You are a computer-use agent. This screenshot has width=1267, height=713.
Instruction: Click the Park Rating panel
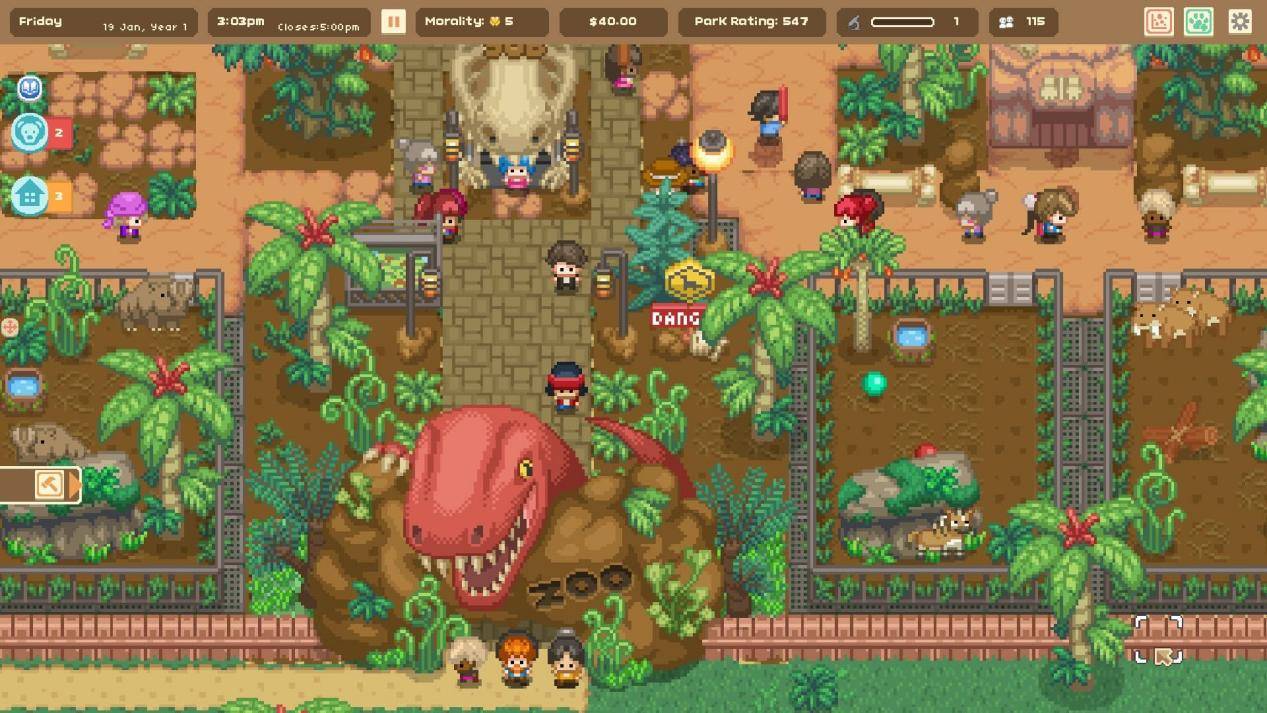[x=751, y=22]
